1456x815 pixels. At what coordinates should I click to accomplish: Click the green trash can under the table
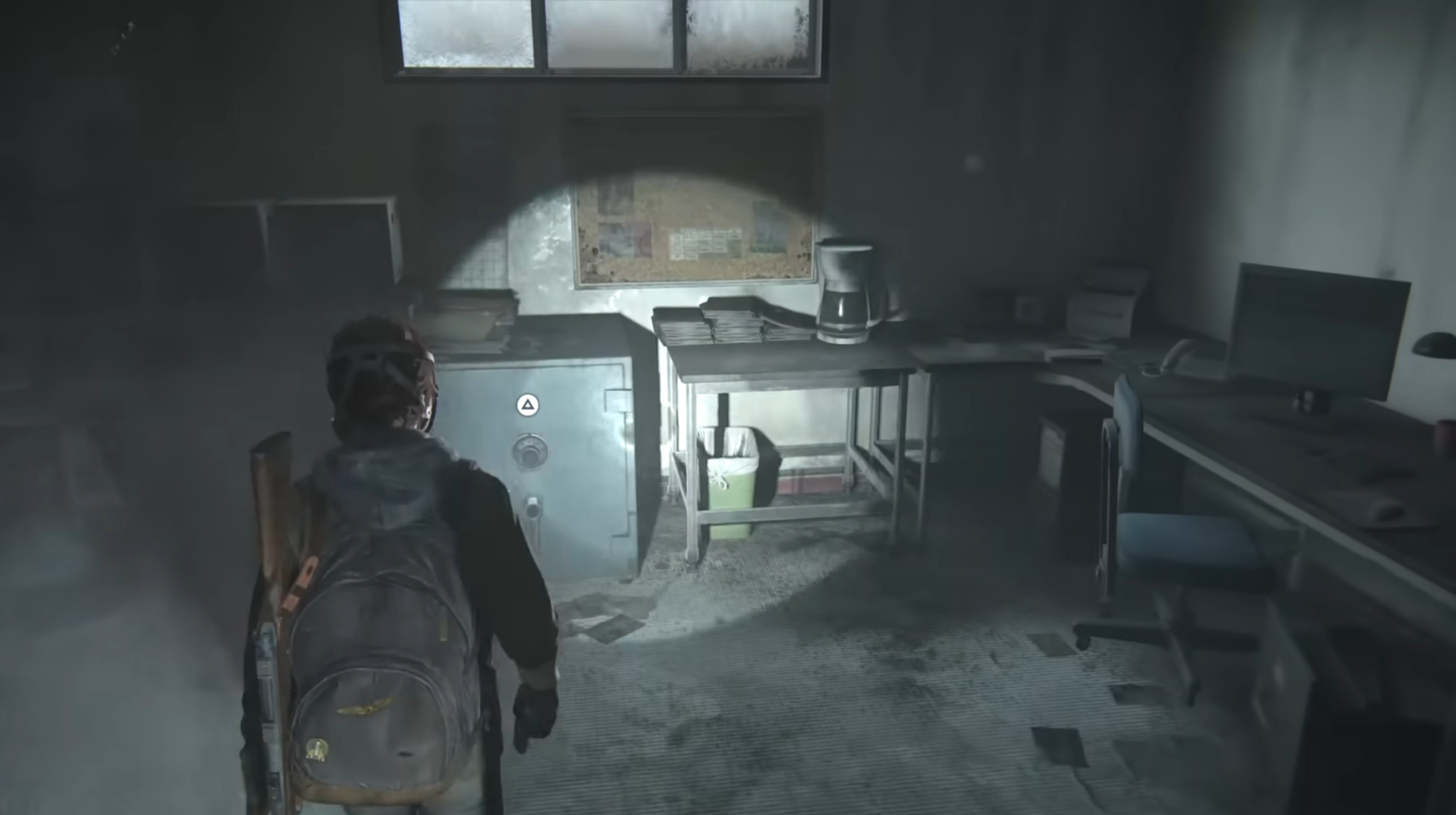pyautogui.click(x=732, y=490)
